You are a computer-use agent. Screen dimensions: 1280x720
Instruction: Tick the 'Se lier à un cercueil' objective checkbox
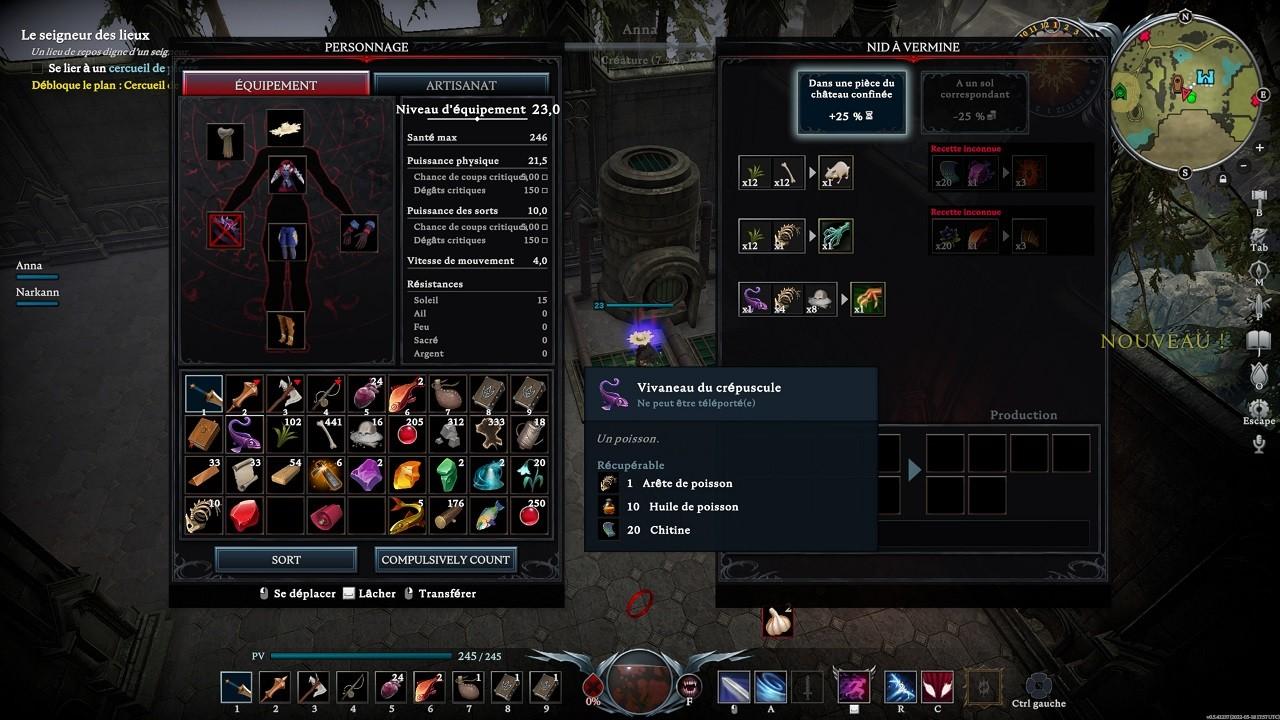[x=38, y=68]
